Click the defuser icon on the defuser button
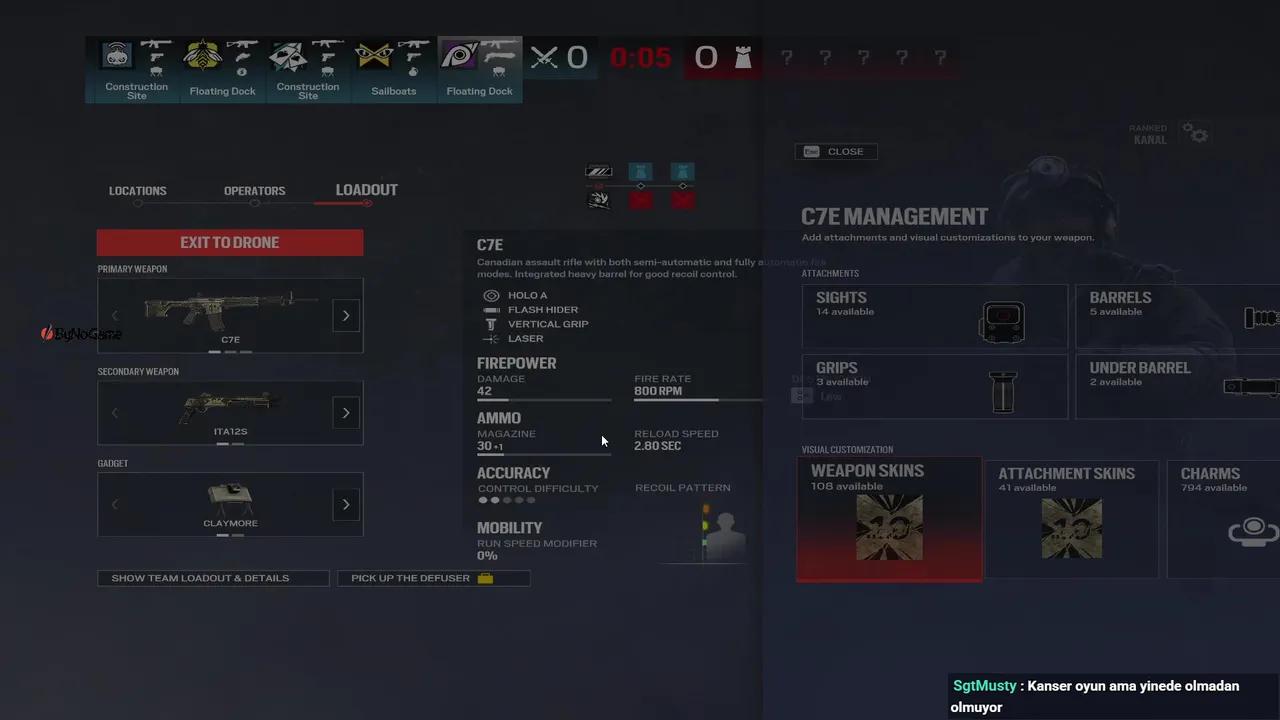This screenshot has height=720, width=1280. [x=485, y=578]
